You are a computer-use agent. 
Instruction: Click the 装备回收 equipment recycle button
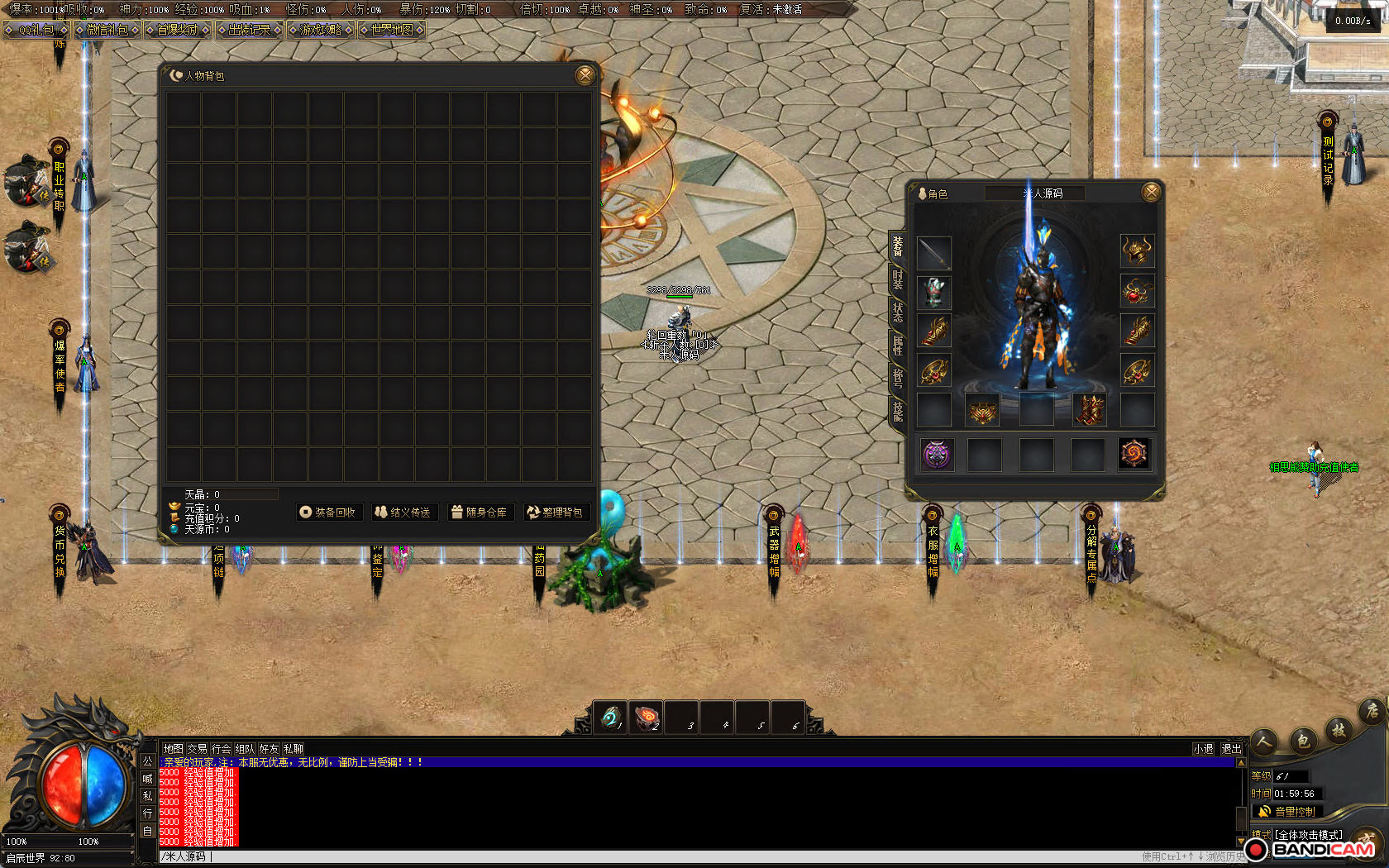(328, 513)
